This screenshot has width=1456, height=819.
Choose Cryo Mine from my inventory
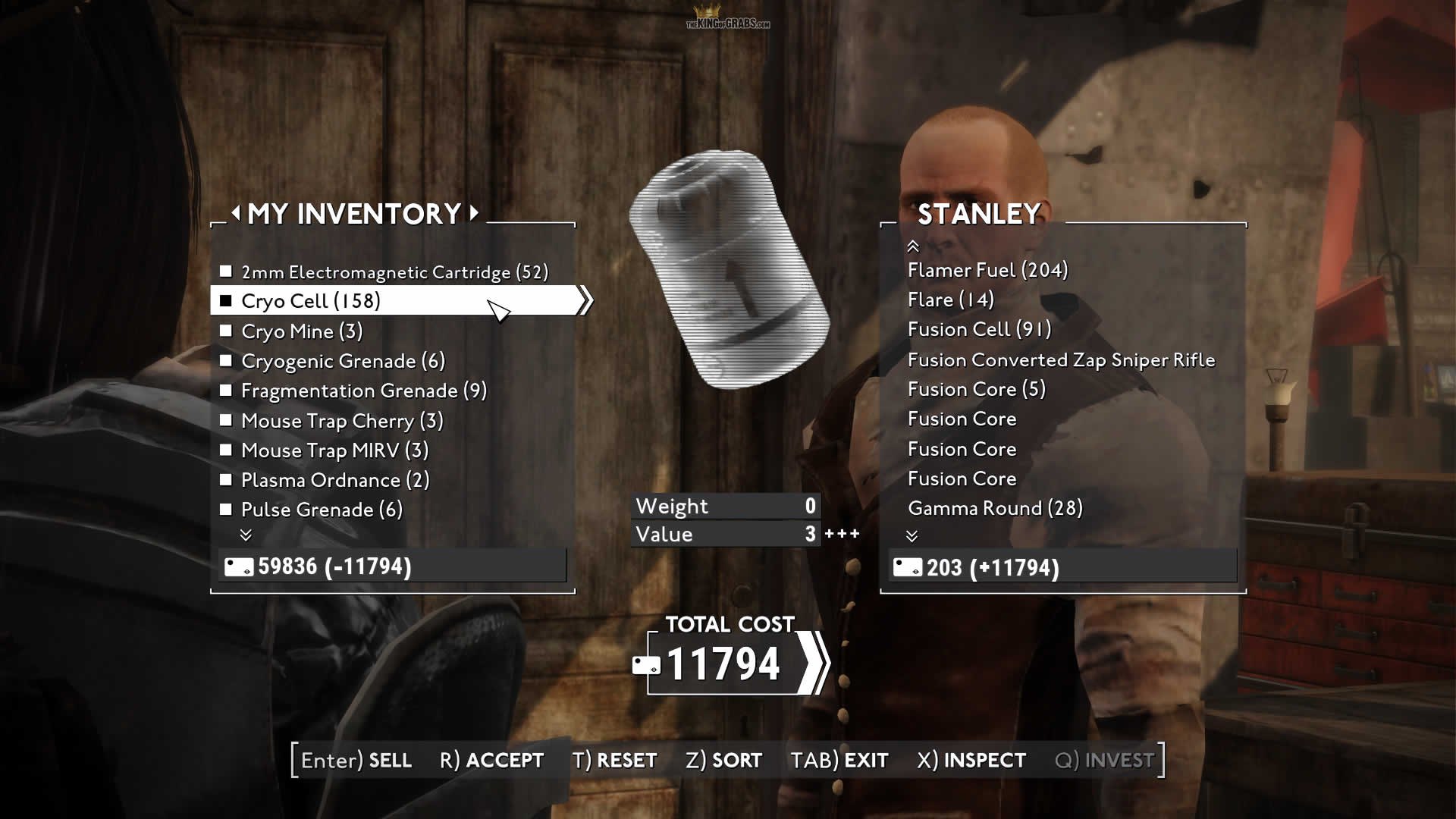pos(301,331)
